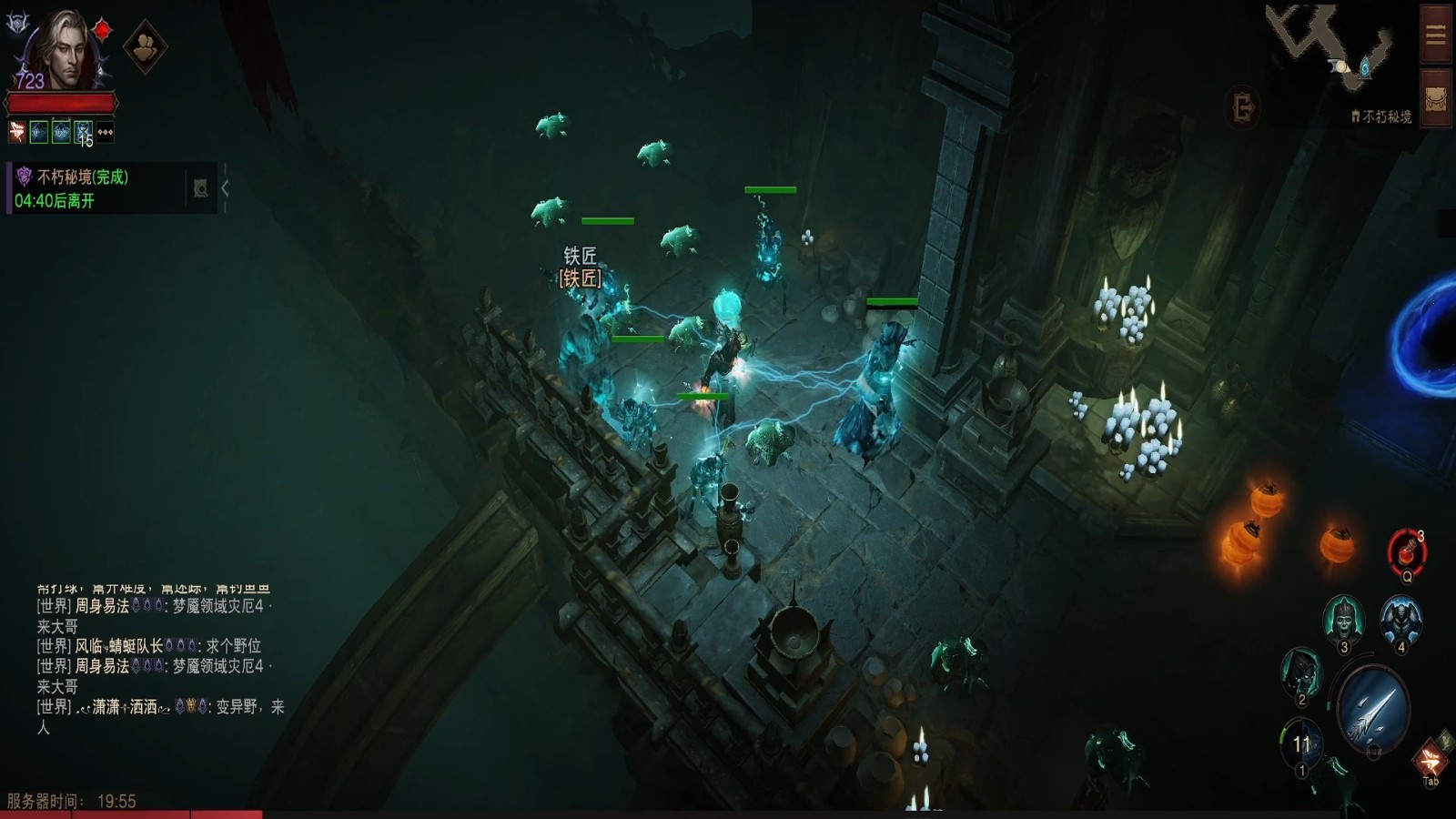The height and width of the screenshot is (819, 1456).
Task: Open the world chat log
Action: 155,664
